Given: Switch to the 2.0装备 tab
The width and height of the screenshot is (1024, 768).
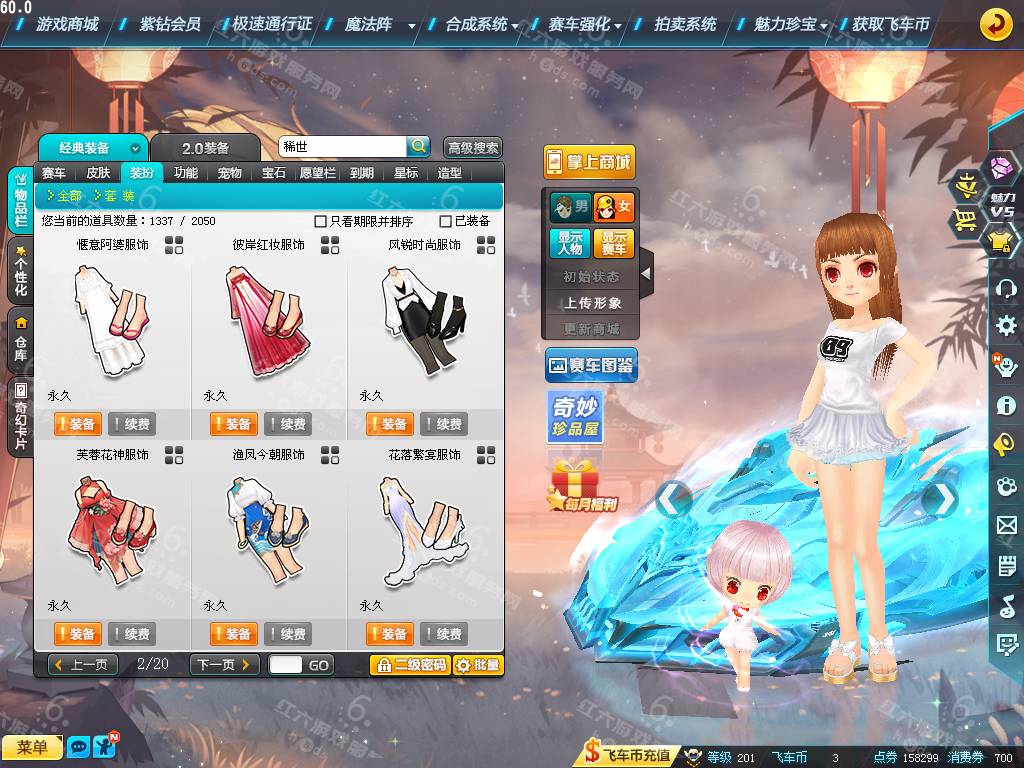Looking at the screenshot, I should 205,148.
